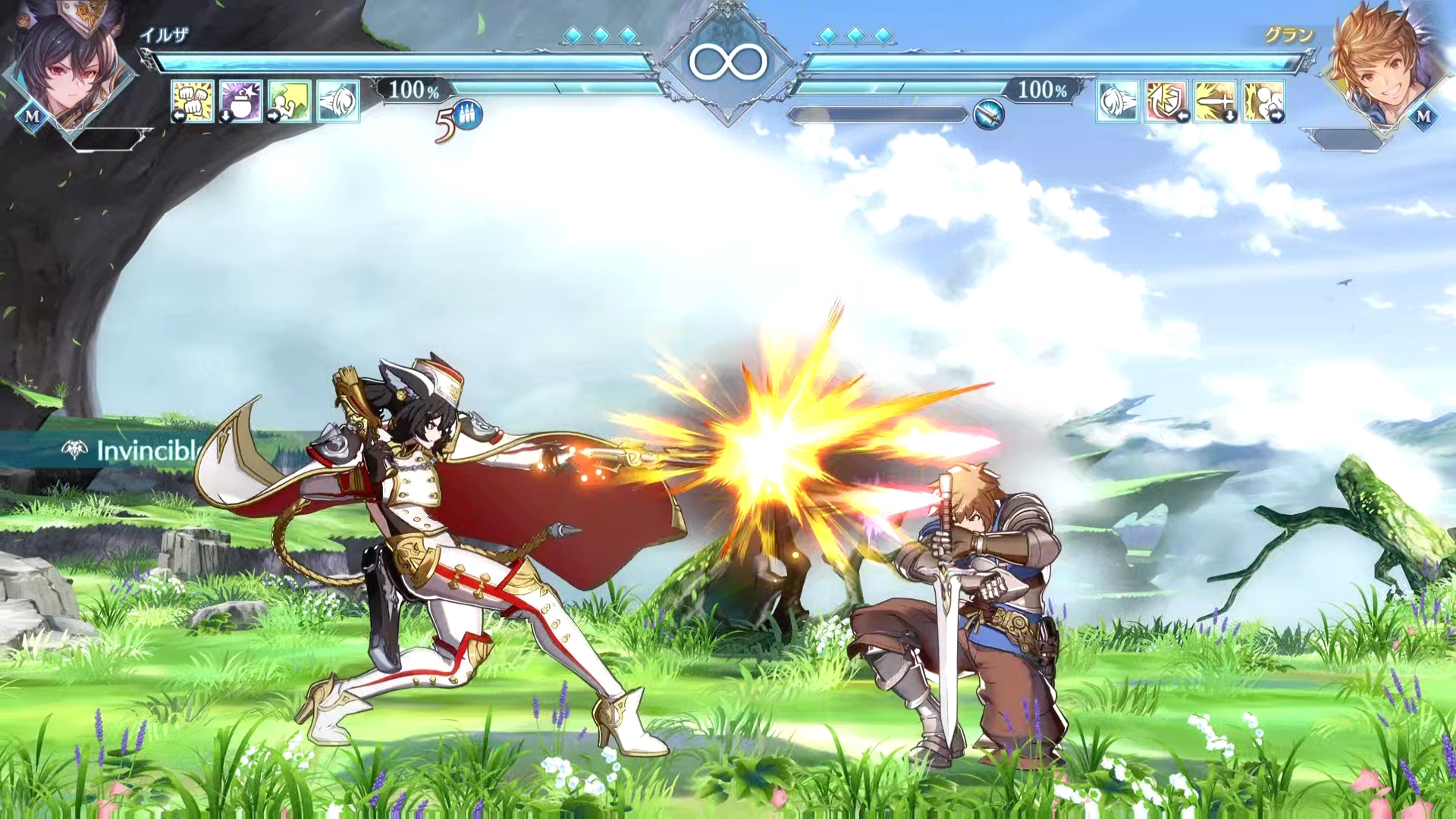Click Ilsa's blue bullet ammo icon
The image size is (1456, 819).
point(469,115)
